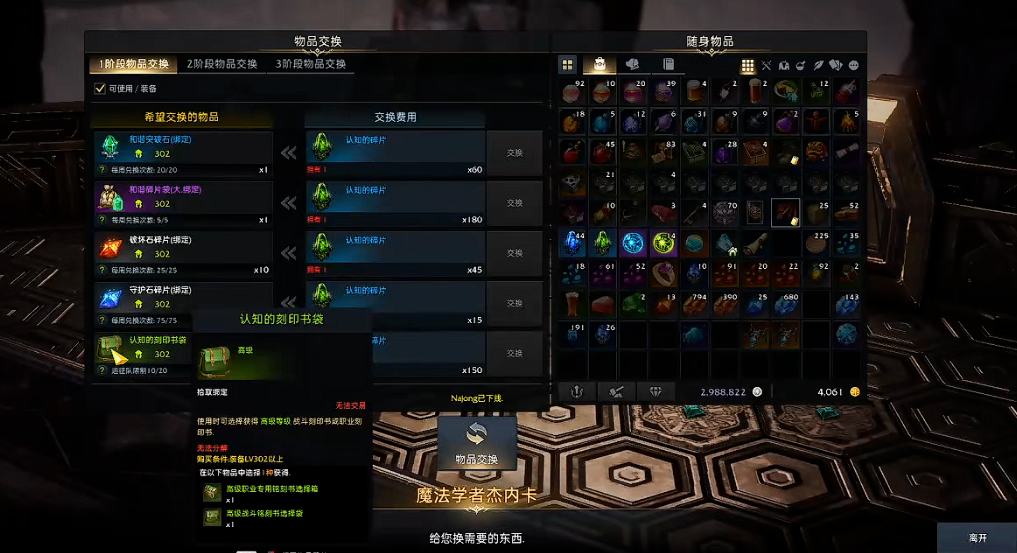Image resolution: width=1017 pixels, height=553 pixels.
Task: Open the book tab in inventory
Action: [x=667, y=64]
